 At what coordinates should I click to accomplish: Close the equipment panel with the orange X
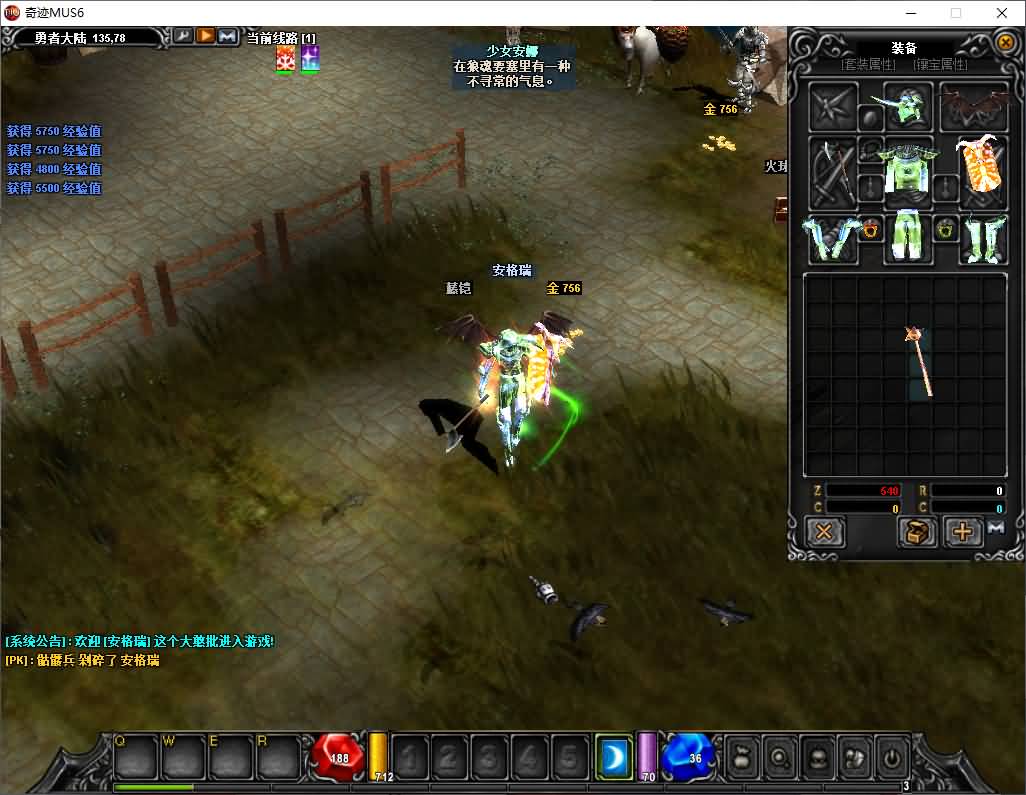(x=1005, y=43)
